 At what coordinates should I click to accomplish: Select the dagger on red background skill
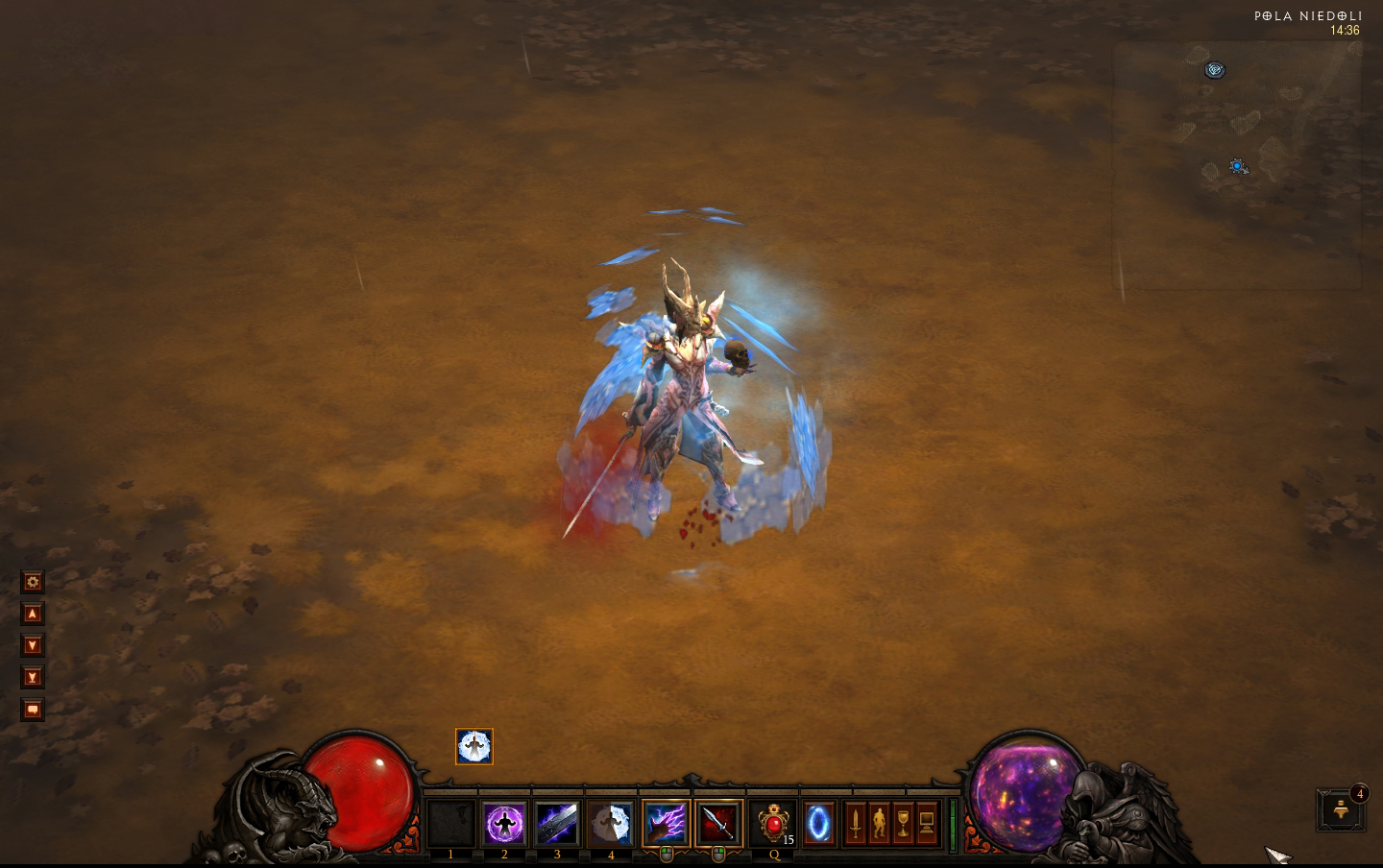tap(718, 824)
